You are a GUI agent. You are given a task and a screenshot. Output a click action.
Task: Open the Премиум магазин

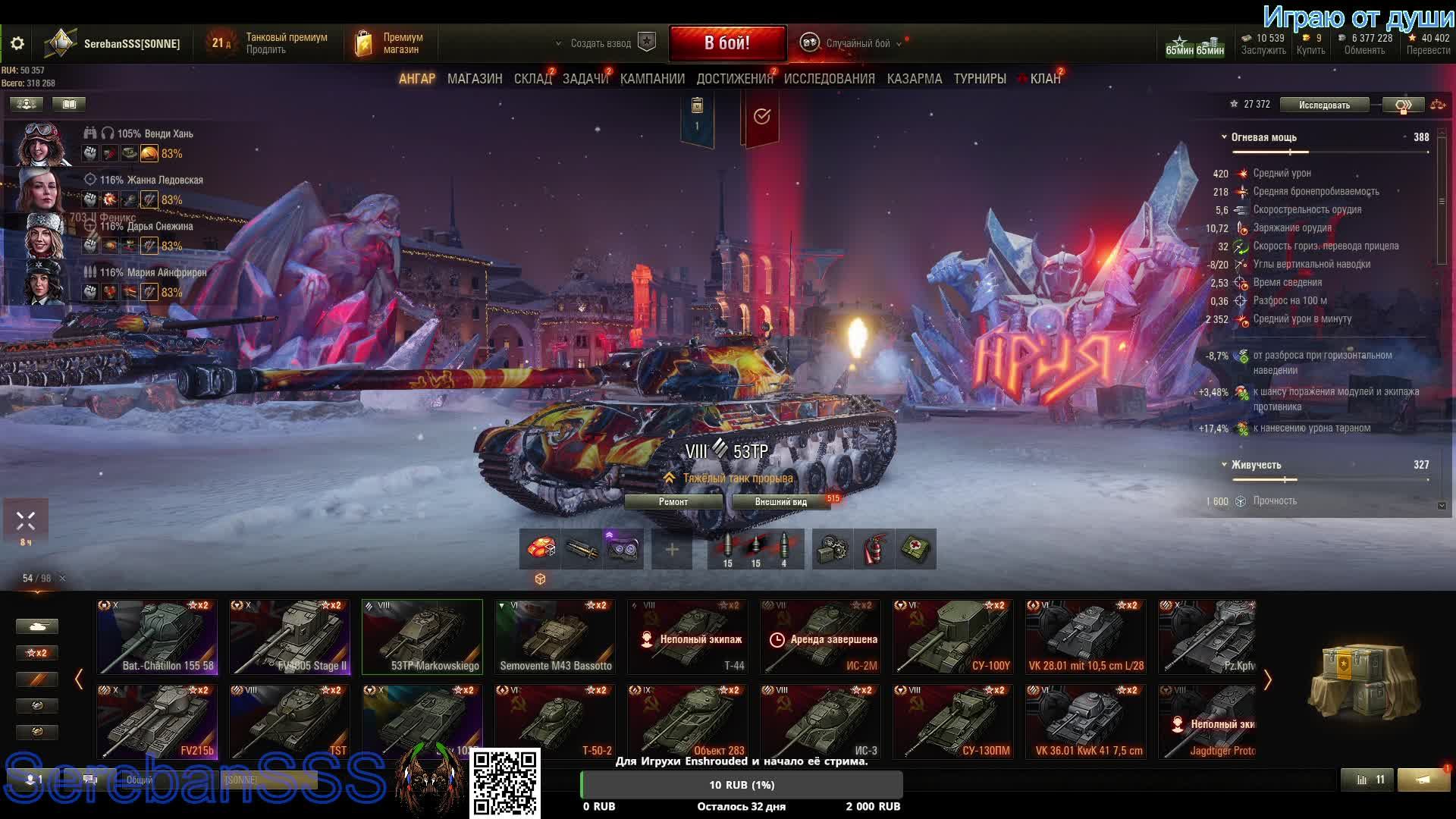[x=391, y=44]
